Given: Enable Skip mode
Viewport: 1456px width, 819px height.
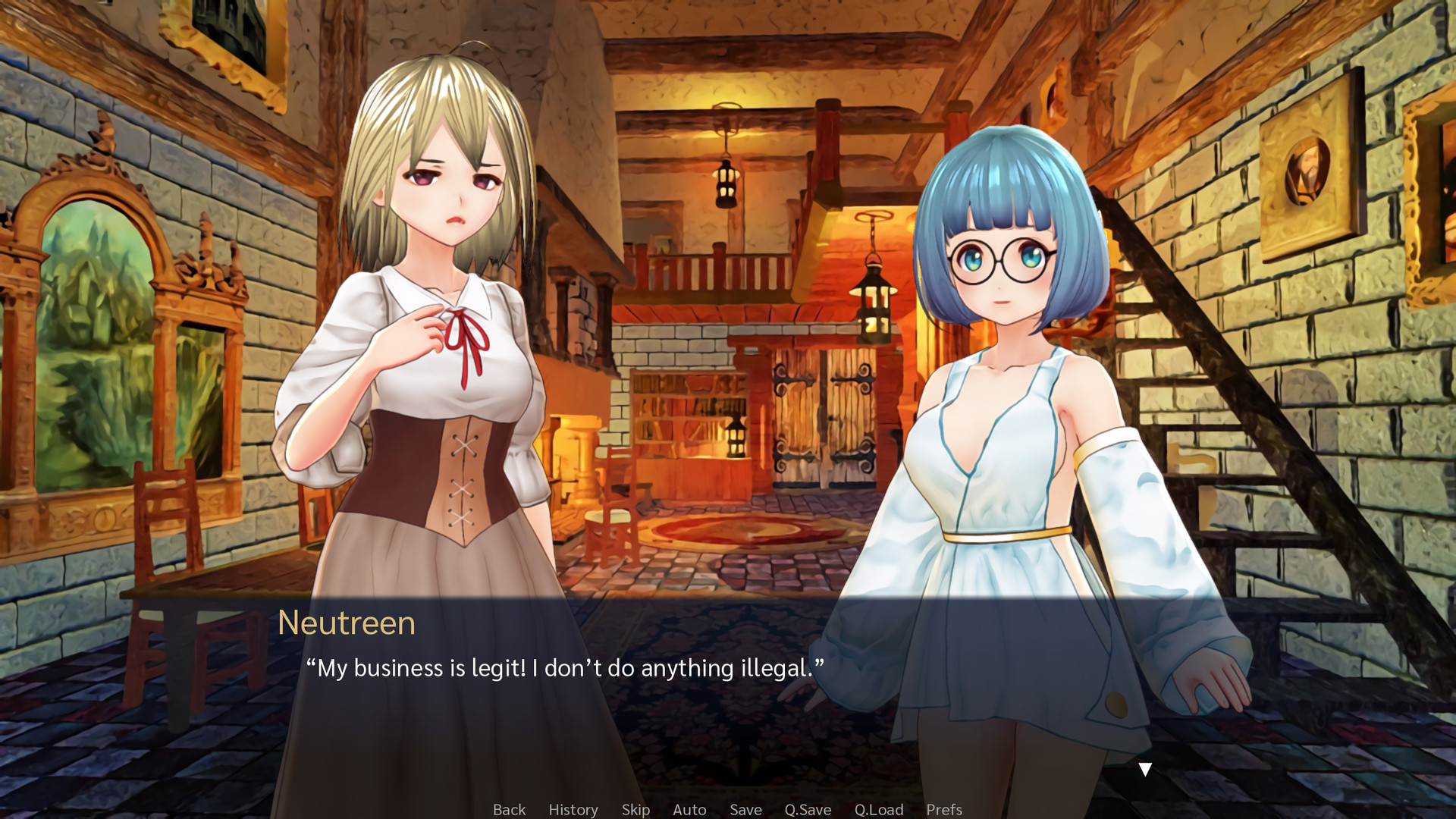Looking at the screenshot, I should point(635,809).
